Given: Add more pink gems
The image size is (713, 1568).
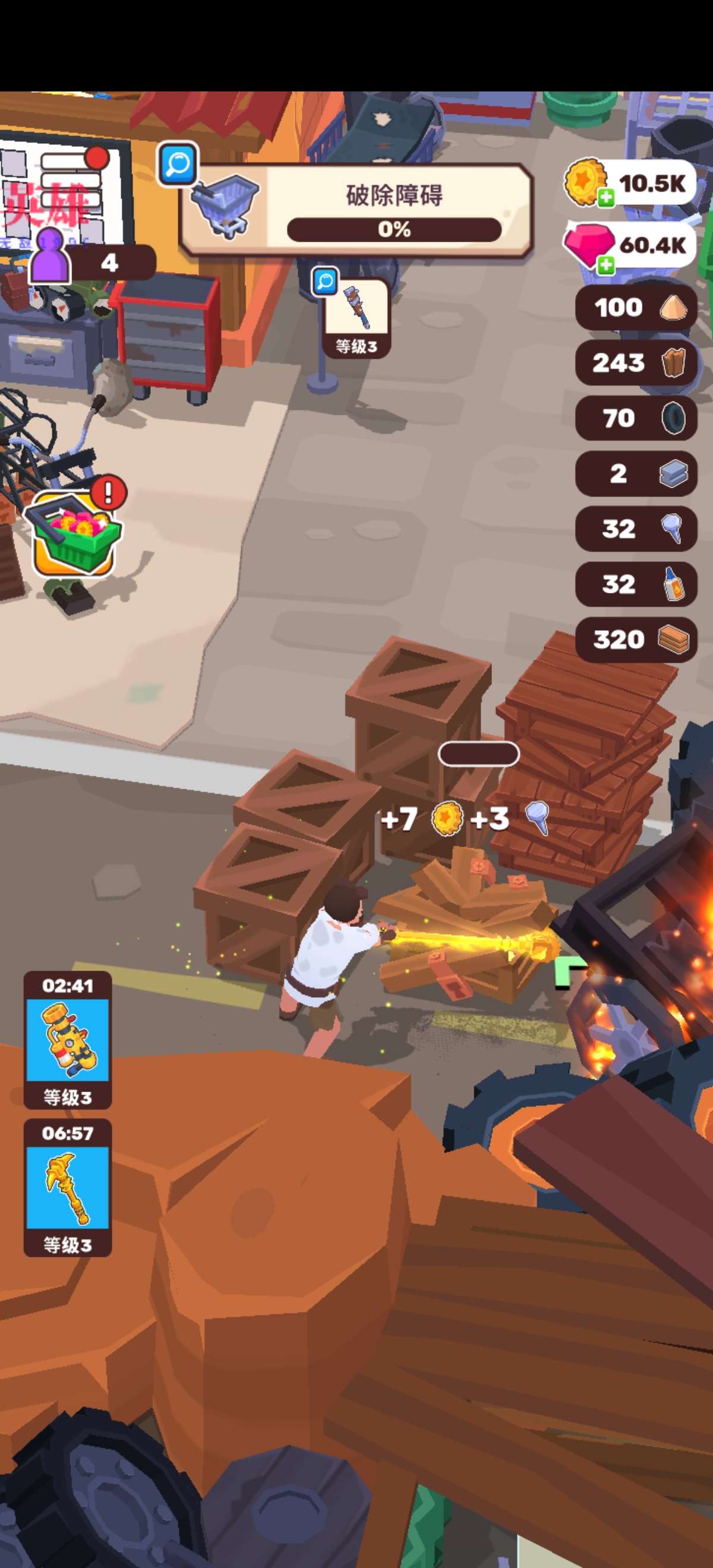Looking at the screenshot, I should coord(605,265).
